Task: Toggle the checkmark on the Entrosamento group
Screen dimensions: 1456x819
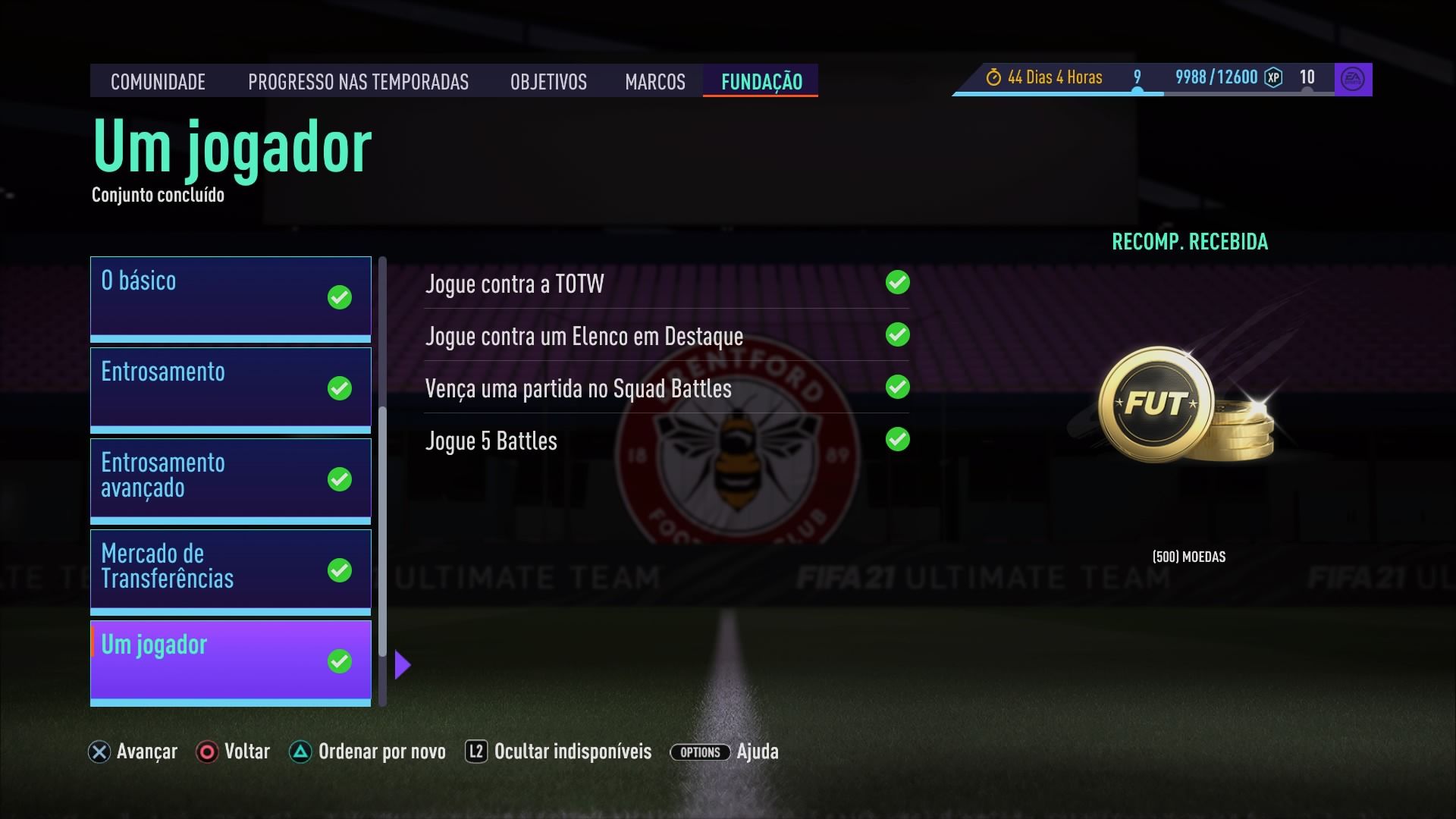Action: point(339,388)
